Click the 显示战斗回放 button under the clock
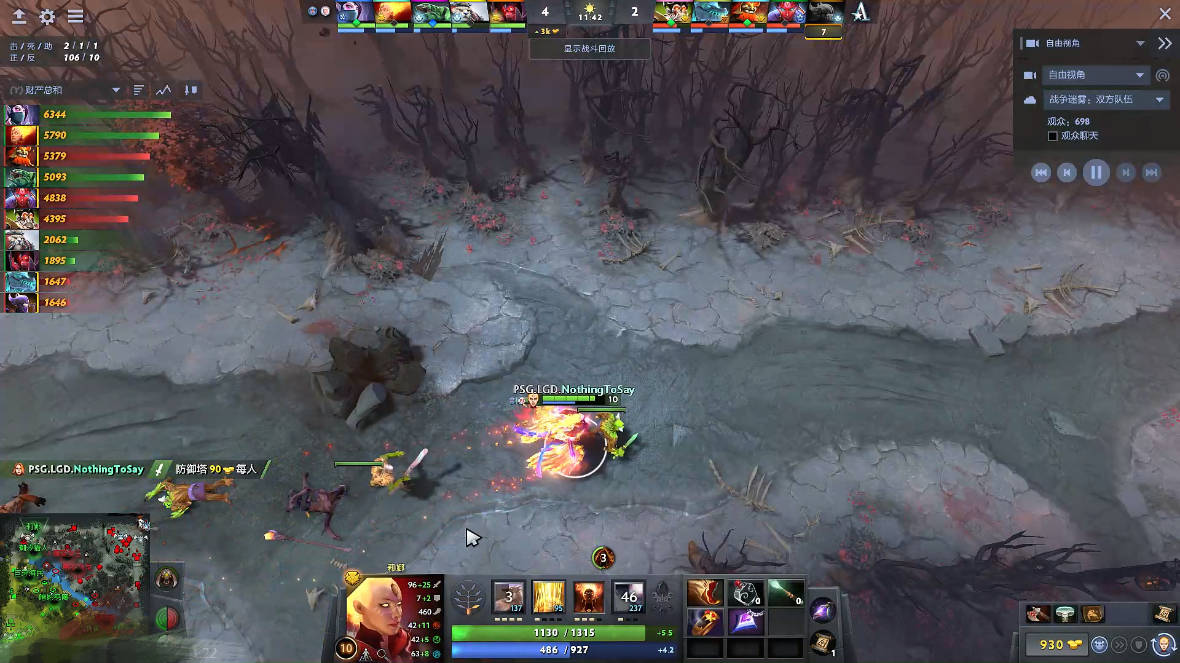The width and height of the screenshot is (1180, 663). click(589, 48)
